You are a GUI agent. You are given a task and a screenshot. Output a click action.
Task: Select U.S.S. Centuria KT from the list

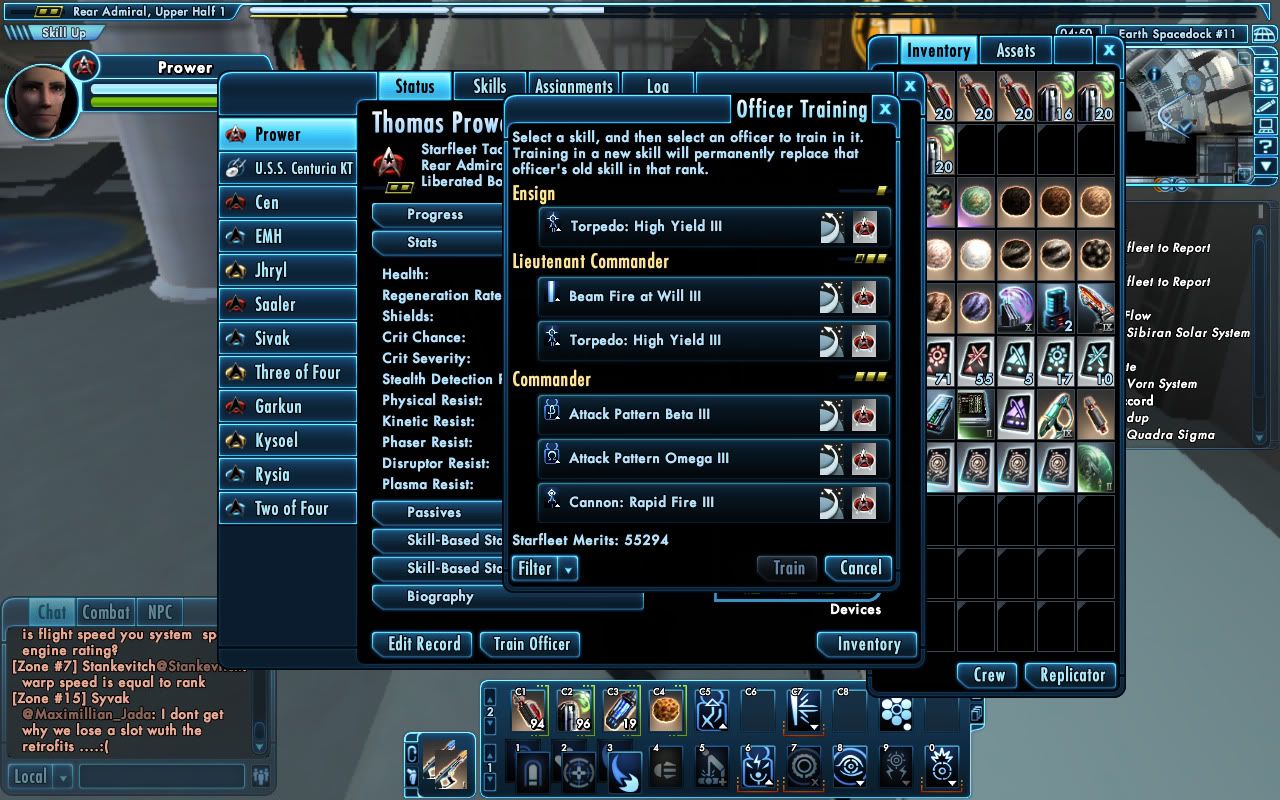coord(289,169)
